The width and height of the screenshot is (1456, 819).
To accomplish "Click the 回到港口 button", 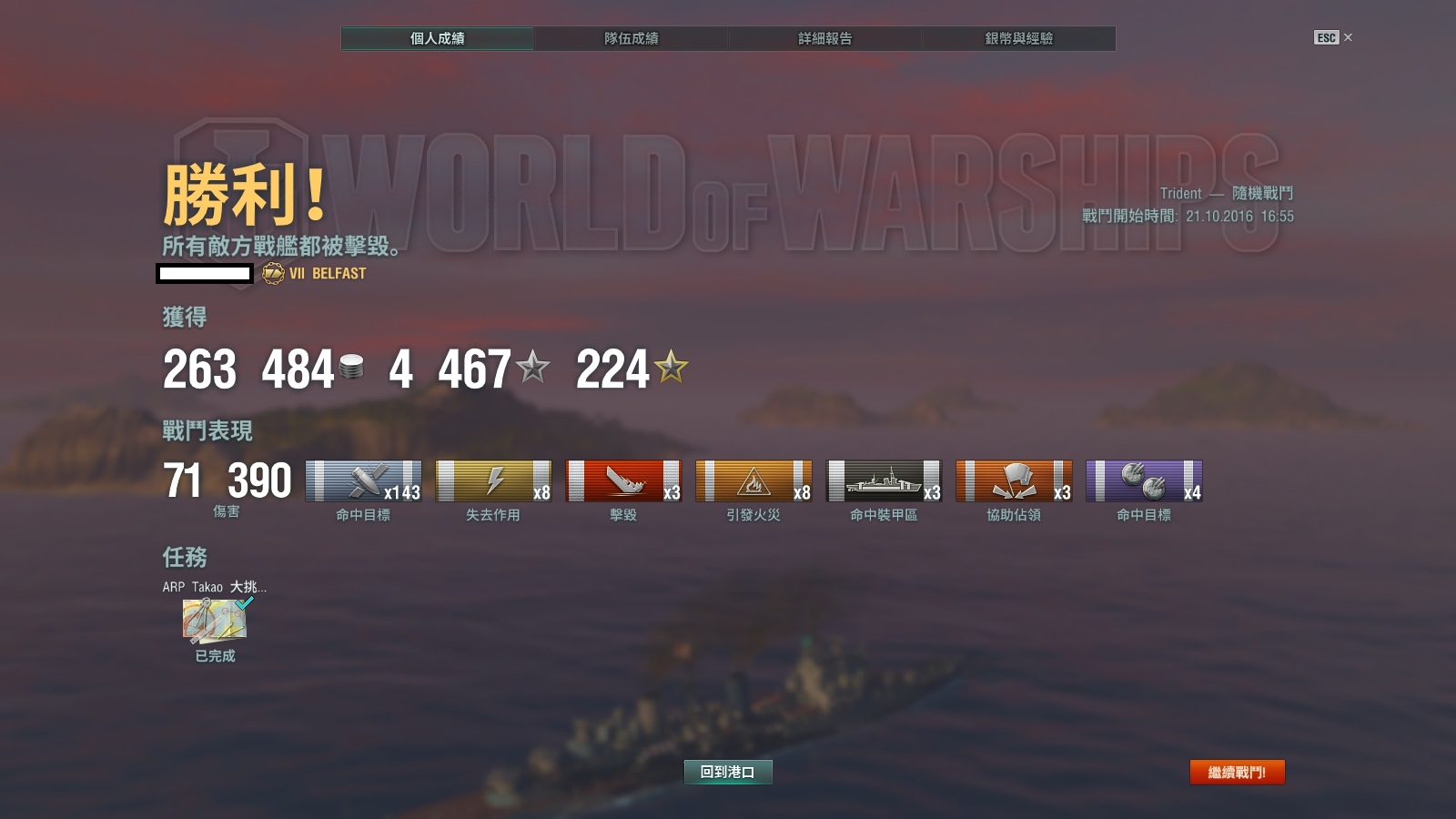I will (727, 772).
